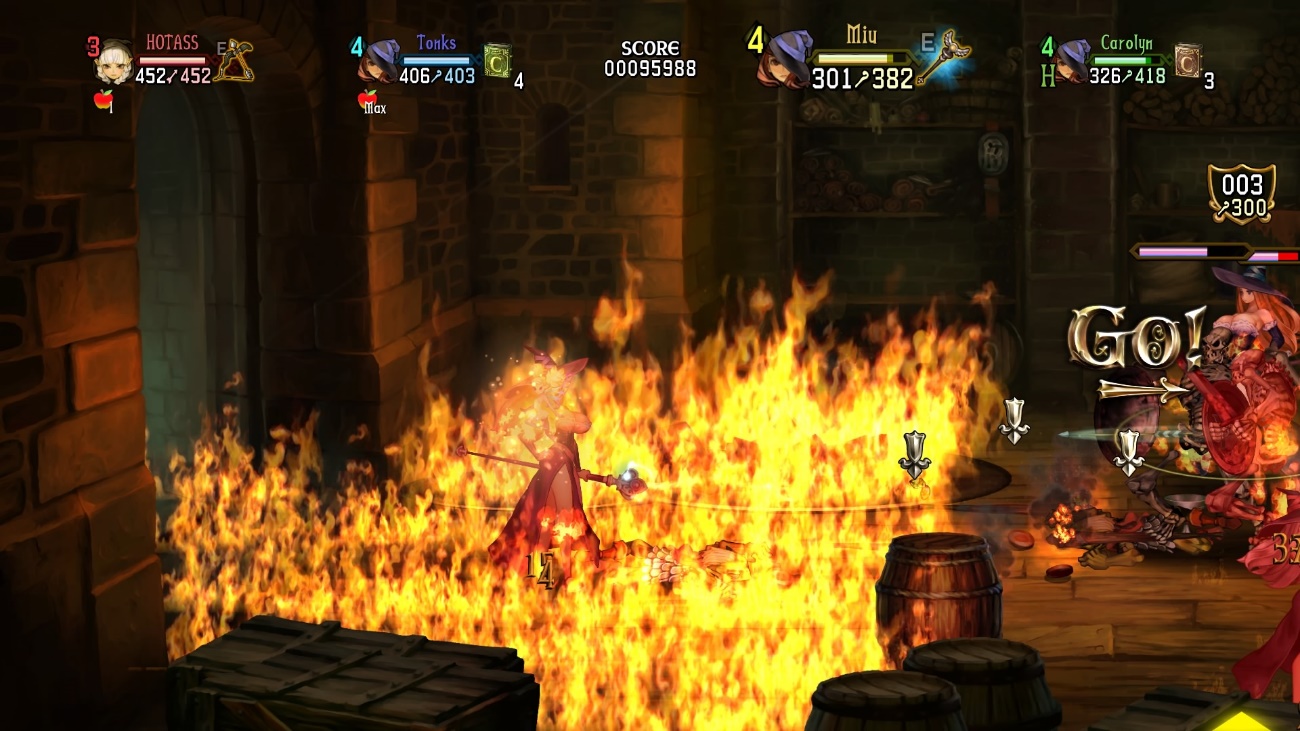Select HOTASS's elf character portrait
The height and width of the screenshot is (731, 1300).
pos(114,62)
